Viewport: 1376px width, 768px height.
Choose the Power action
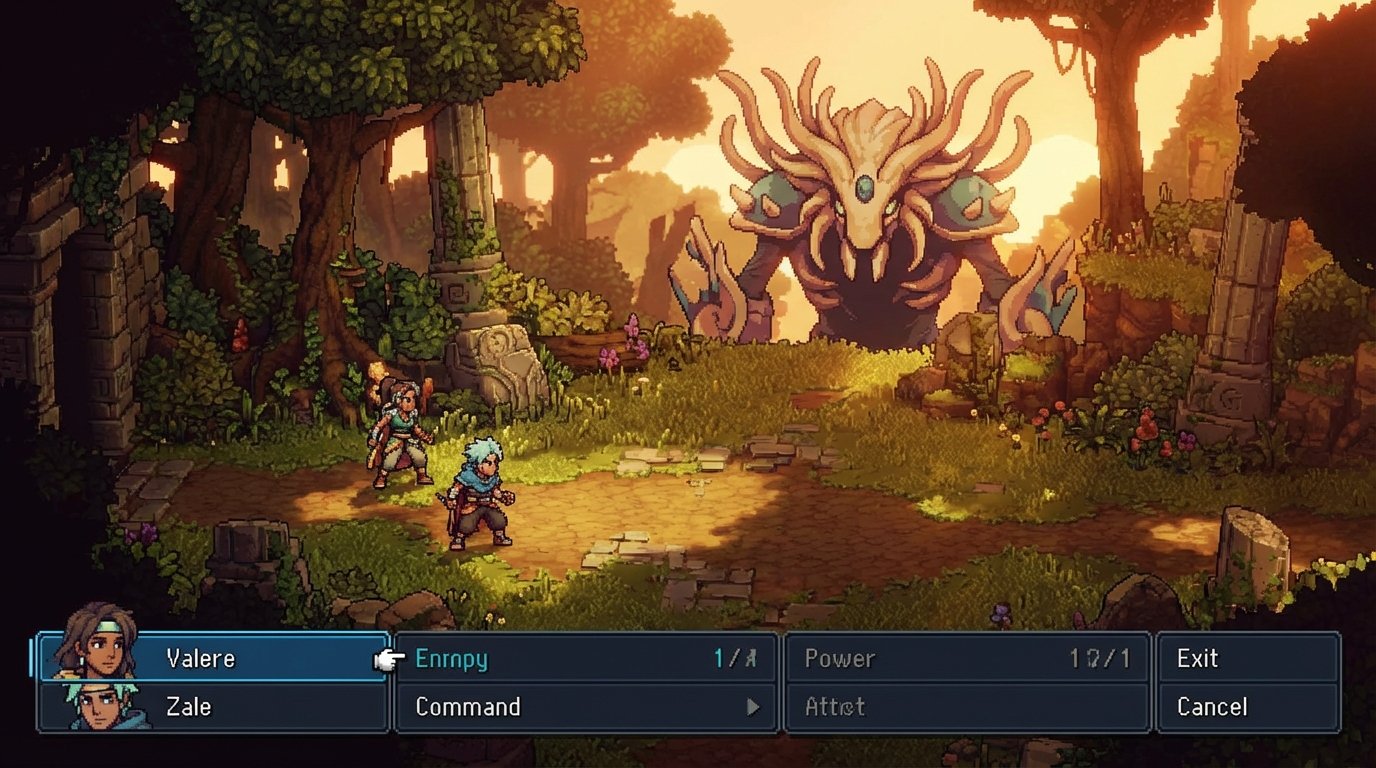[x=839, y=658]
